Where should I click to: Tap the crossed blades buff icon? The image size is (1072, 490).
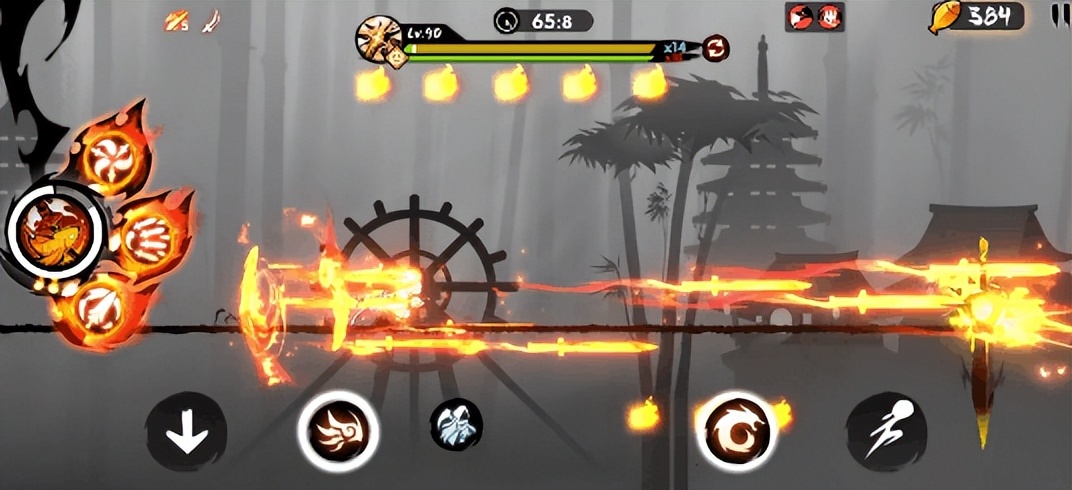pos(177,20)
